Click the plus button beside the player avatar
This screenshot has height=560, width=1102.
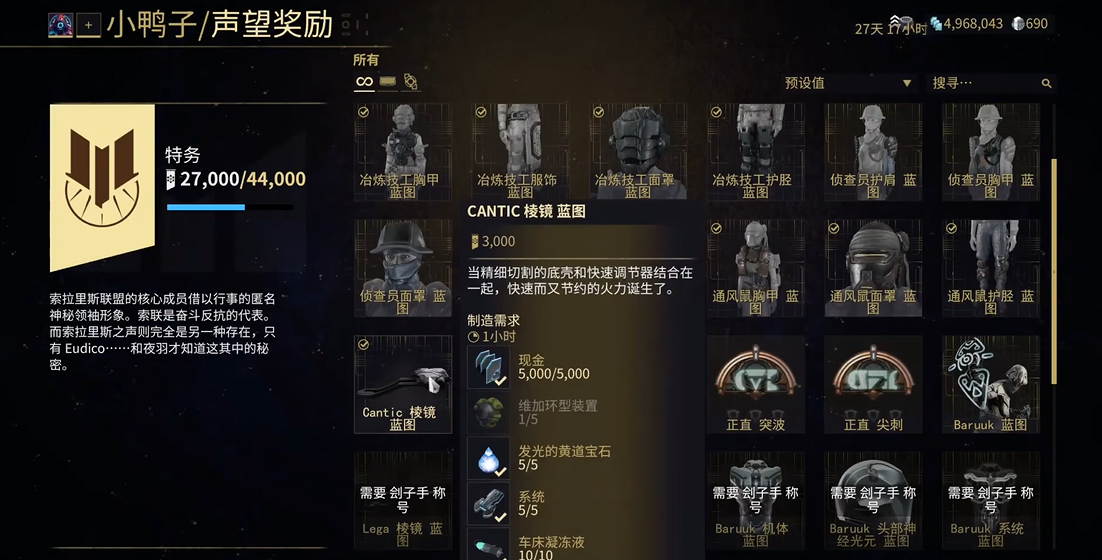88,25
